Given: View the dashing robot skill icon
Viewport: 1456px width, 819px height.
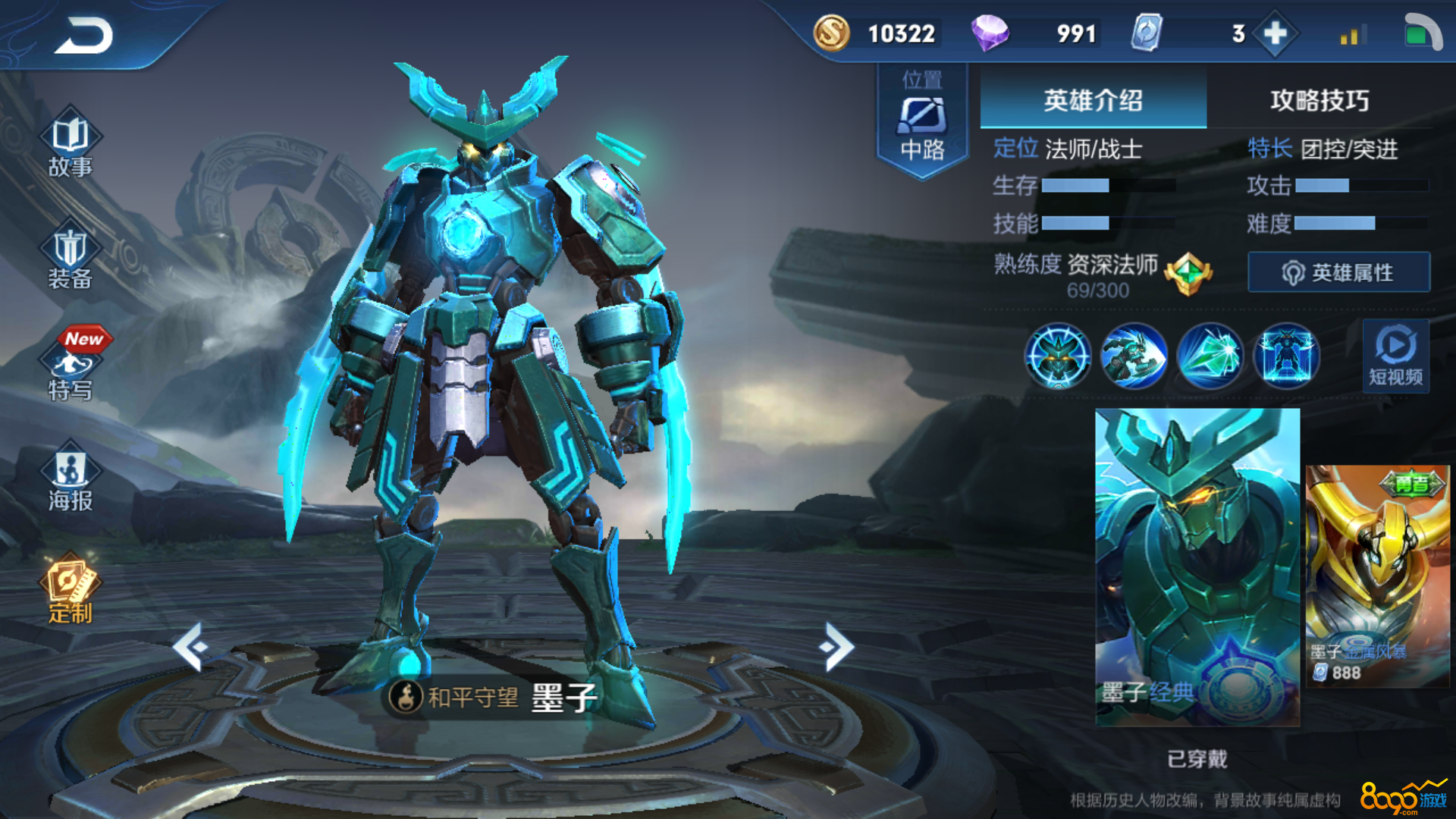Looking at the screenshot, I should tap(1134, 356).
